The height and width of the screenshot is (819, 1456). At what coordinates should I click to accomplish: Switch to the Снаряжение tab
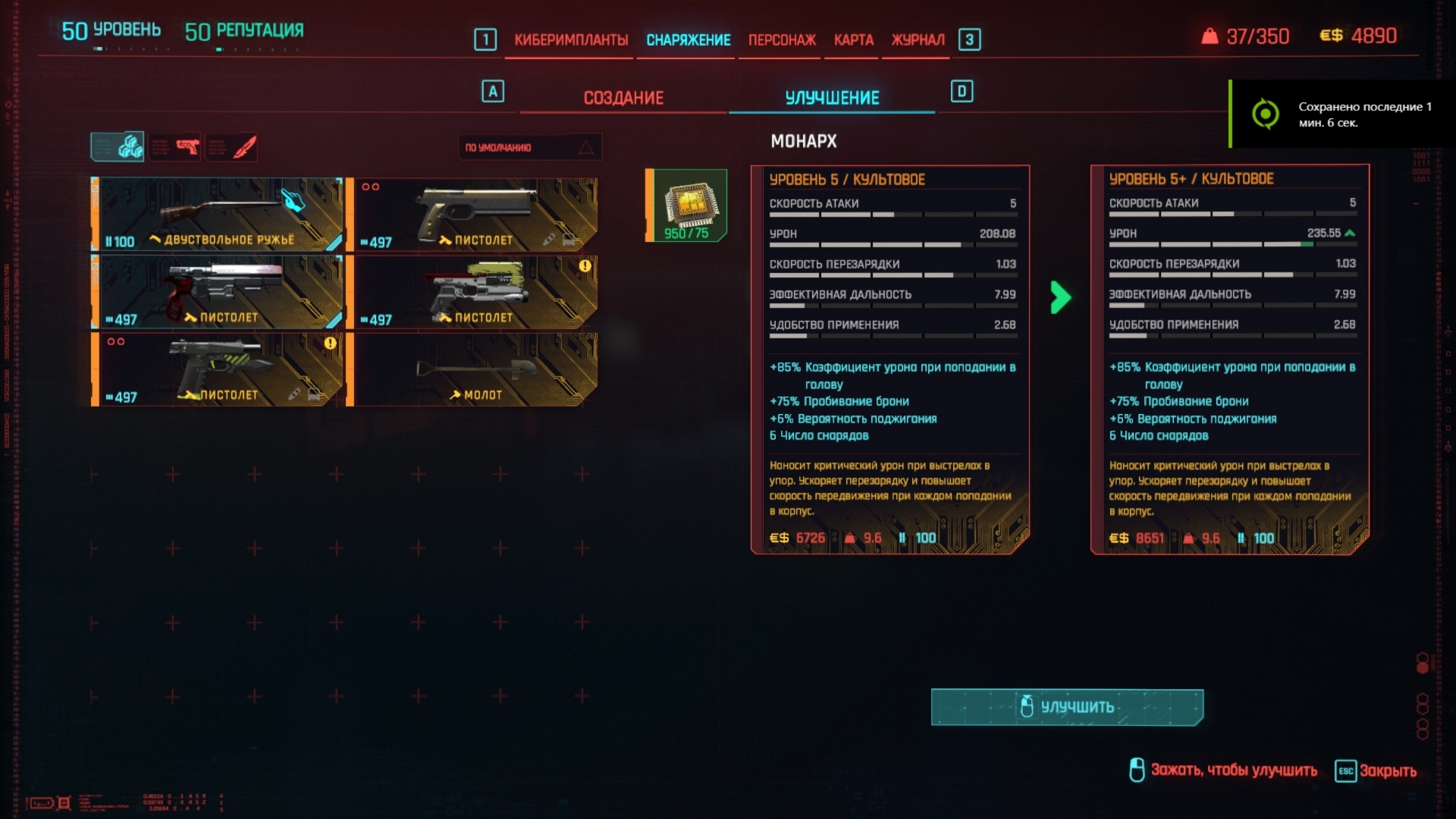point(688,39)
